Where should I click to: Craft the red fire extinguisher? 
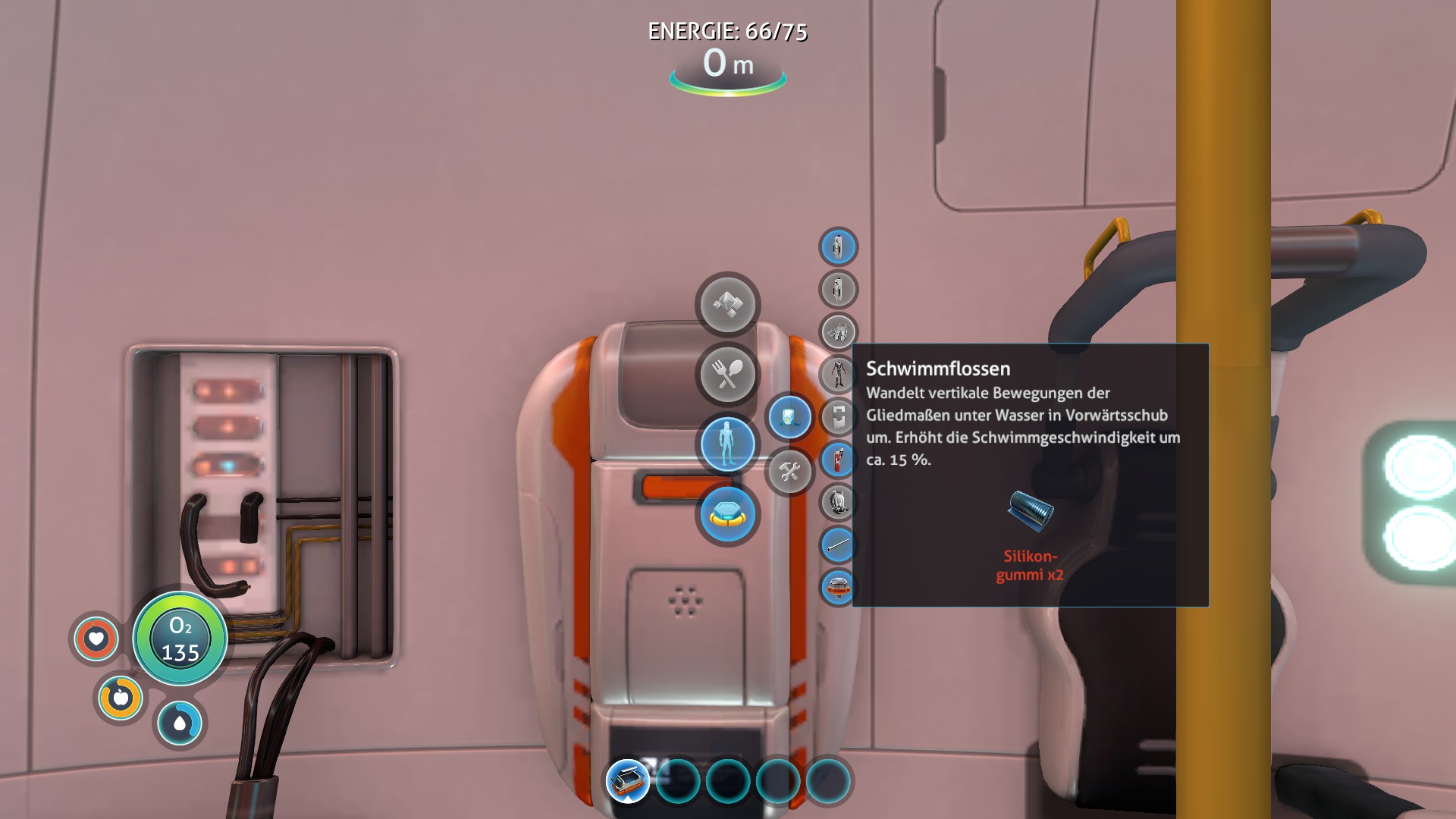838,460
